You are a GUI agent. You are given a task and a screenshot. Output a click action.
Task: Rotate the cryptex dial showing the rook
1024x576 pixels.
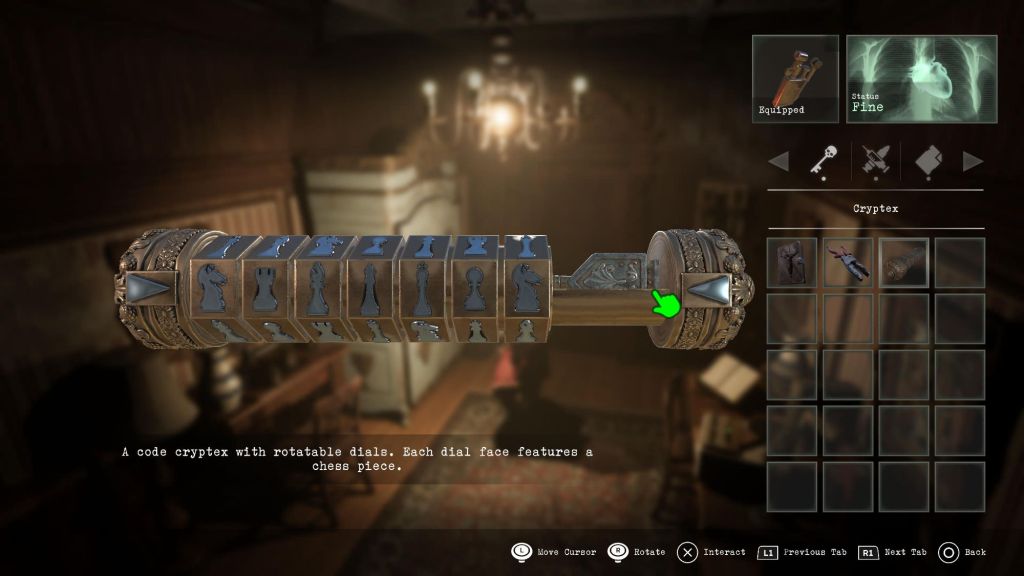coord(264,290)
